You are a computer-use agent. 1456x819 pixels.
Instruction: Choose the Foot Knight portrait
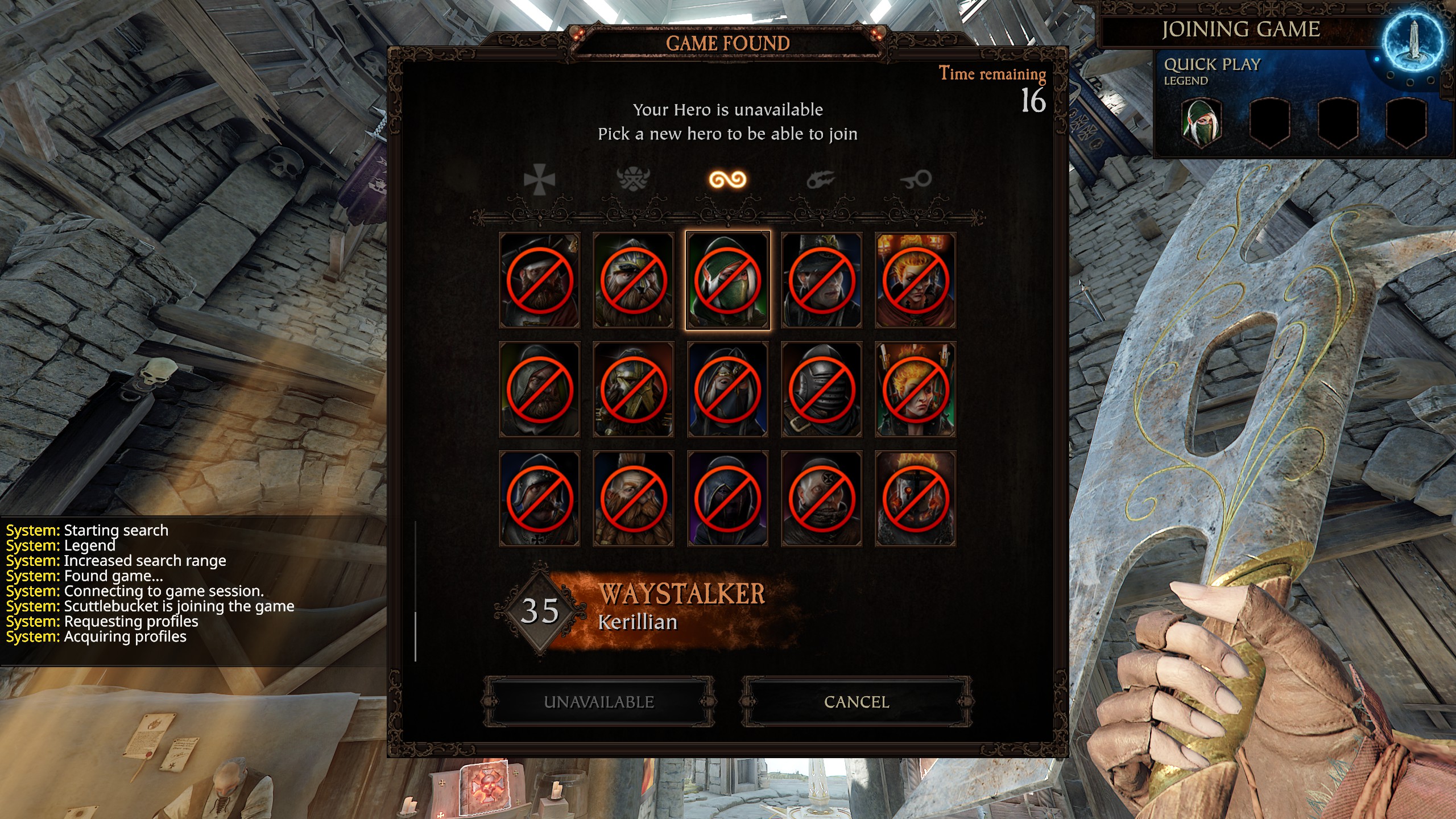(x=539, y=499)
